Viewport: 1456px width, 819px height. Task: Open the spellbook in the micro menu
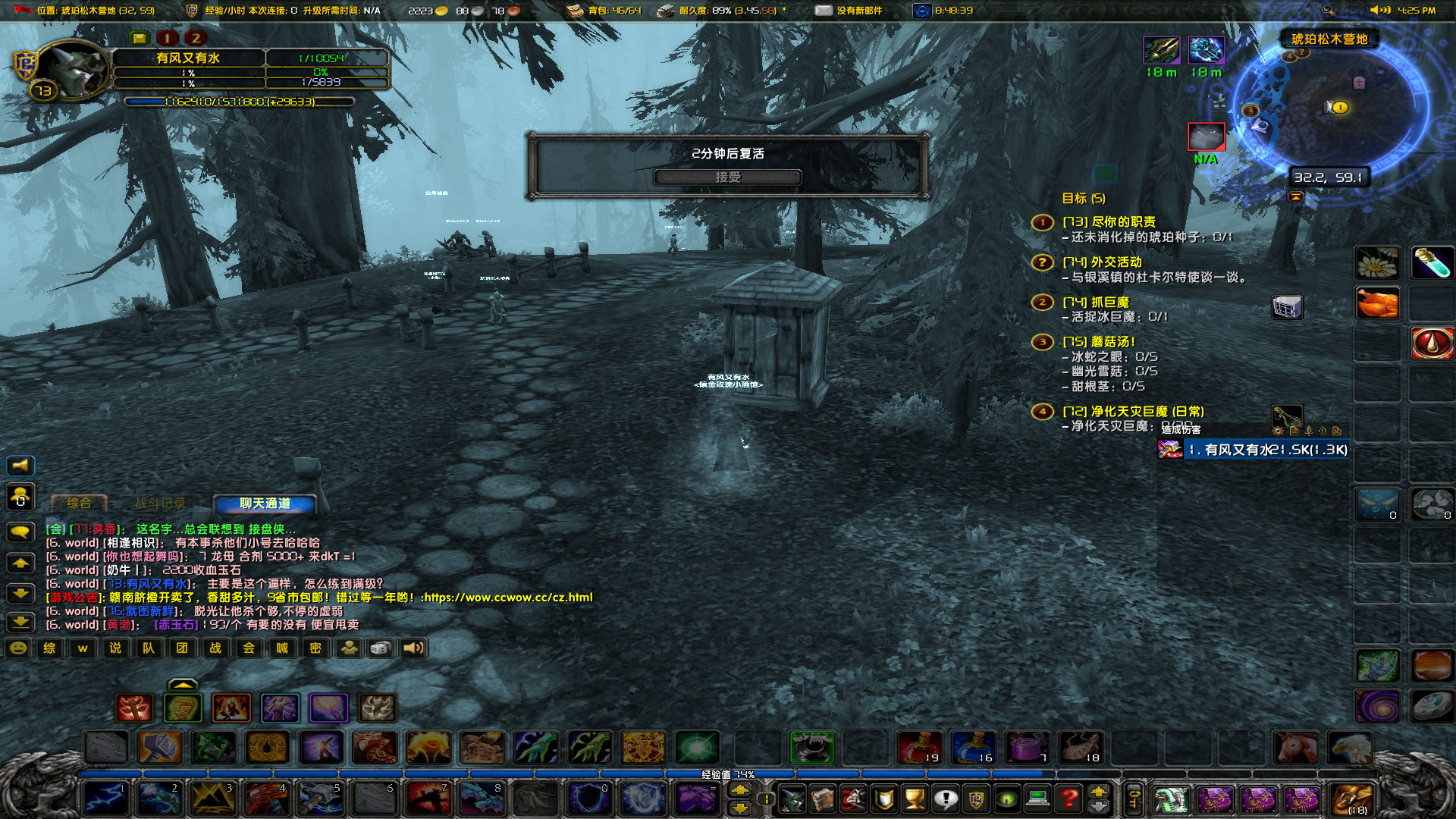(824, 799)
